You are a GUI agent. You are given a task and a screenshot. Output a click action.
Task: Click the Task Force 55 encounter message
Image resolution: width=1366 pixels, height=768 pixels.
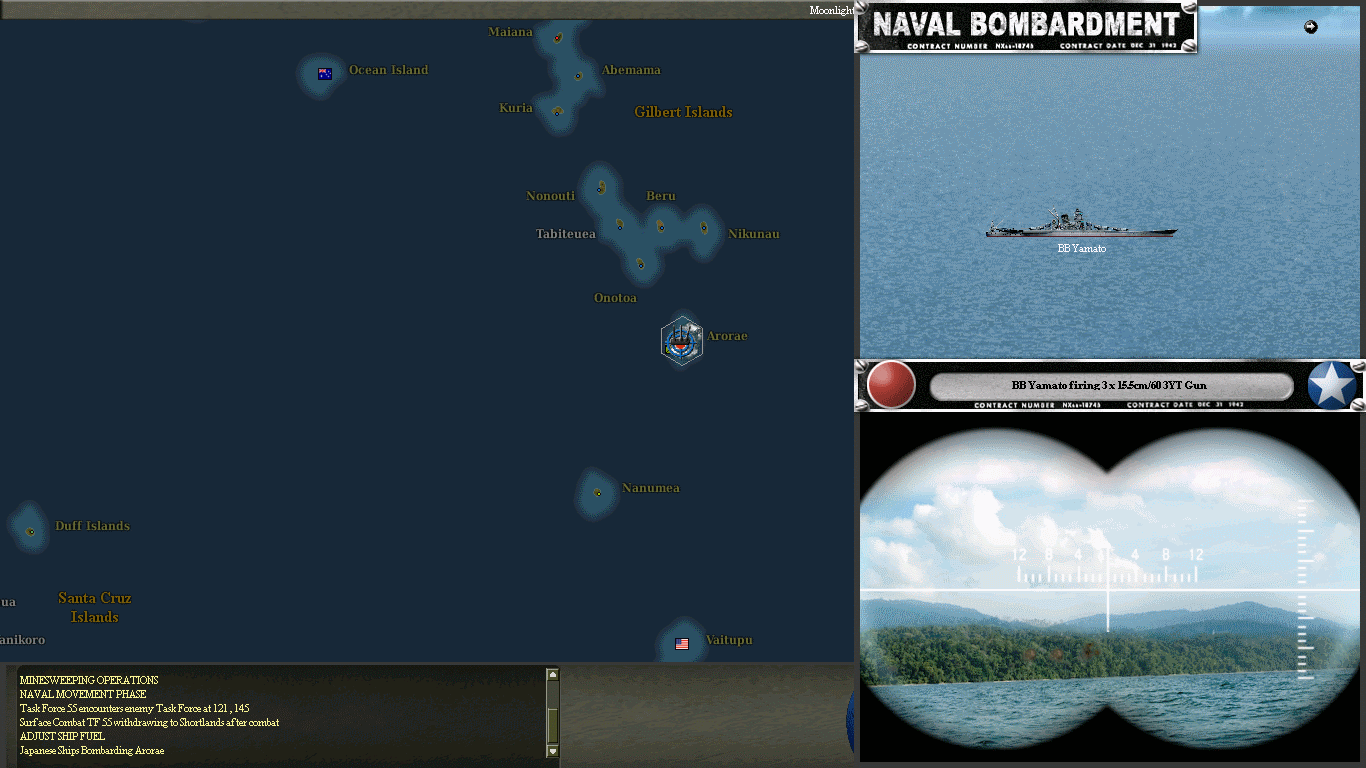tap(135, 708)
